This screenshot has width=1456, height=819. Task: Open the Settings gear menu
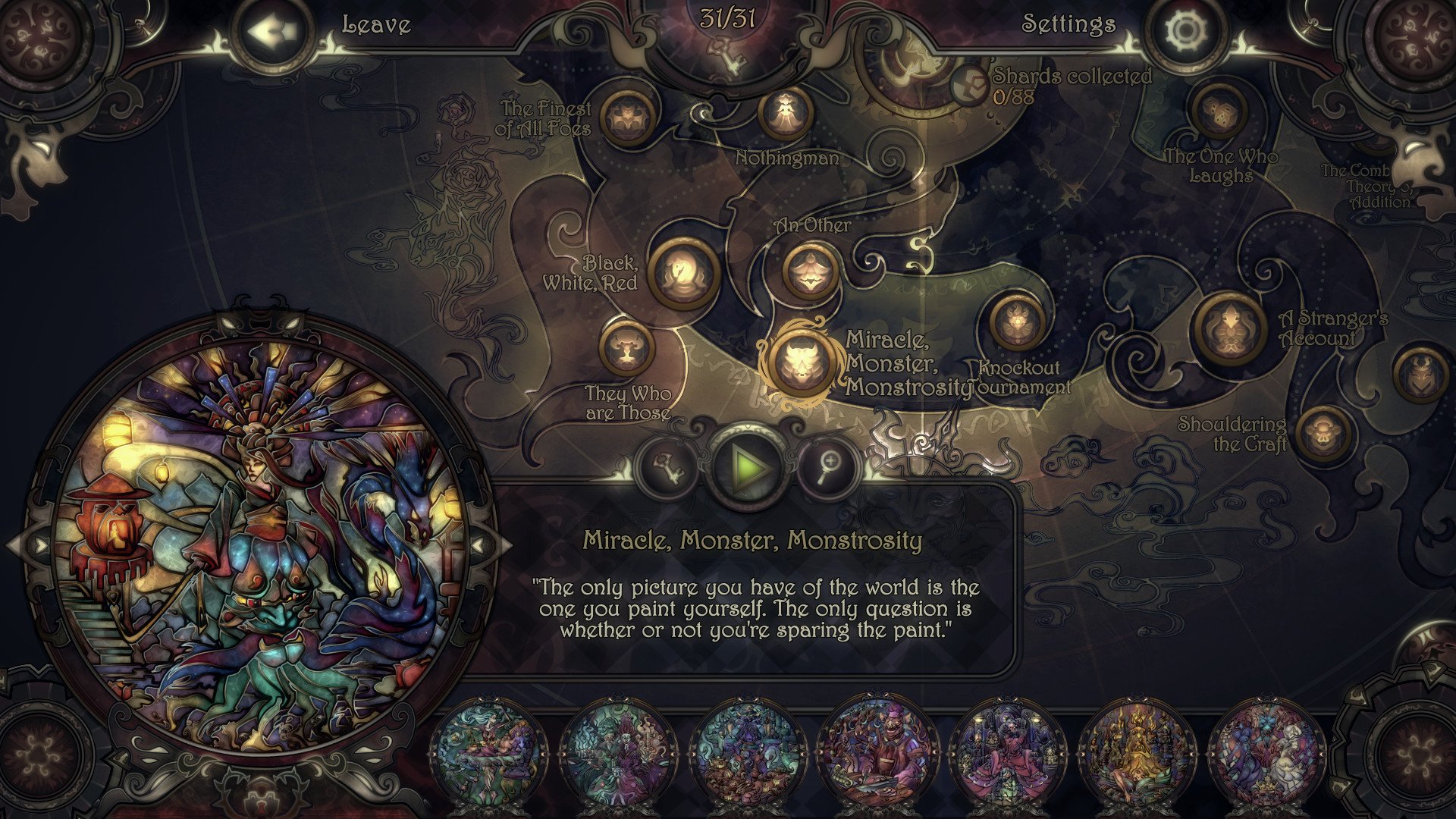(1186, 32)
